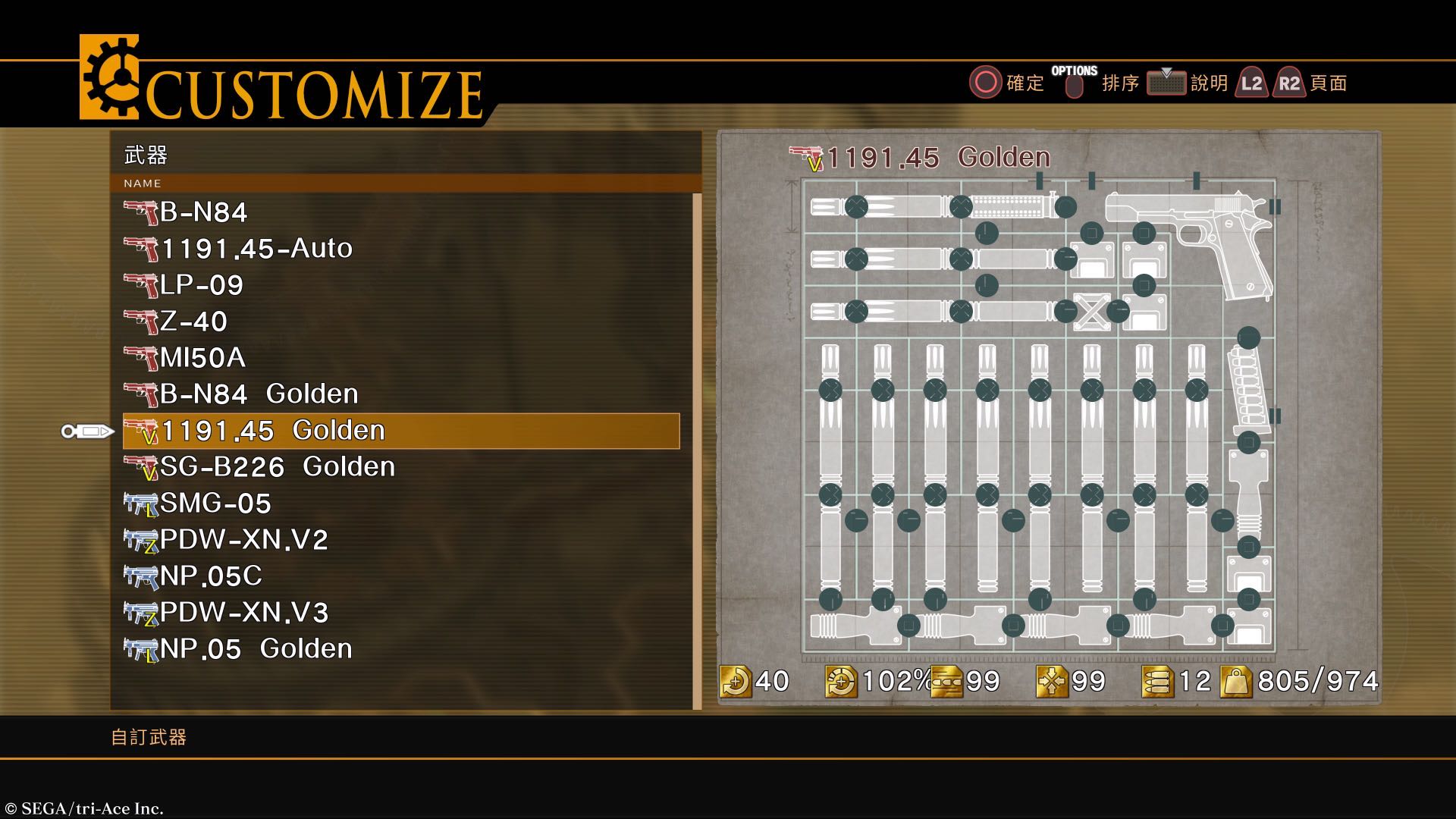Screen dimensions: 1456x819
Task: Select the NP.05C machine gun
Action: pos(211,576)
